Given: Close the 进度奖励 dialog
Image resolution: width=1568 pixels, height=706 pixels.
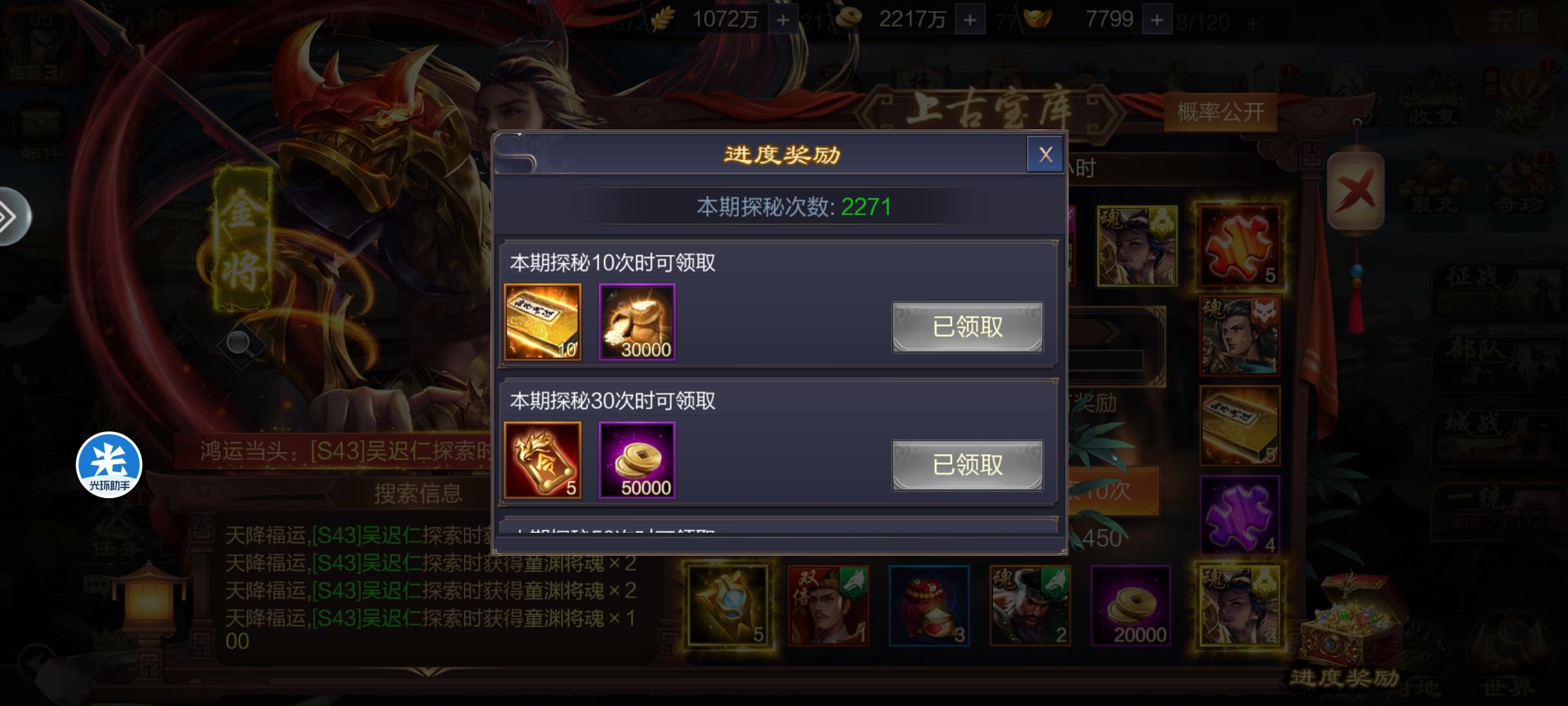Looking at the screenshot, I should 1046,155.
